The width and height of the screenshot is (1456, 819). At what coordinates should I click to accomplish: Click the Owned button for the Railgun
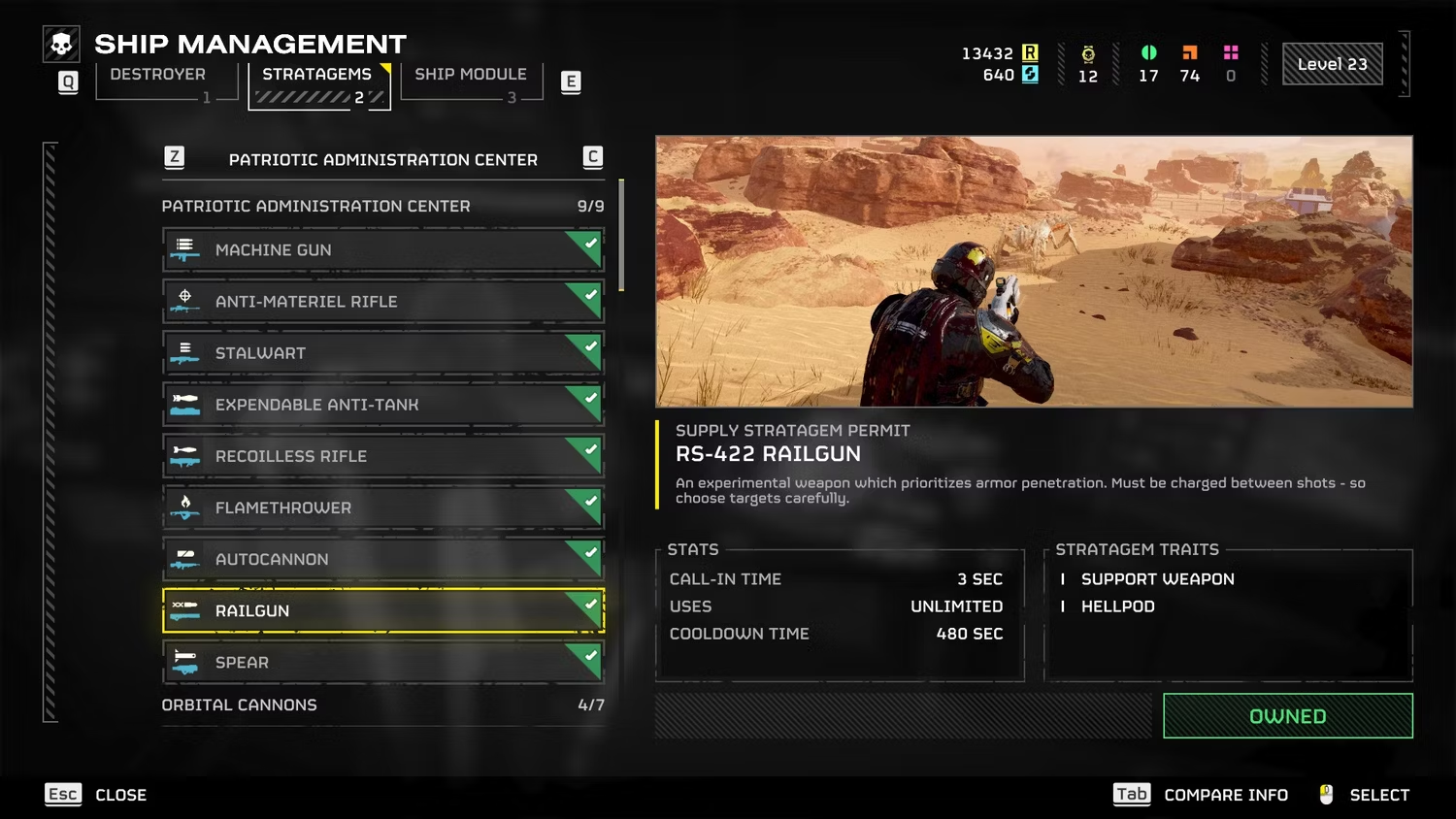[x=1287, y=716]
